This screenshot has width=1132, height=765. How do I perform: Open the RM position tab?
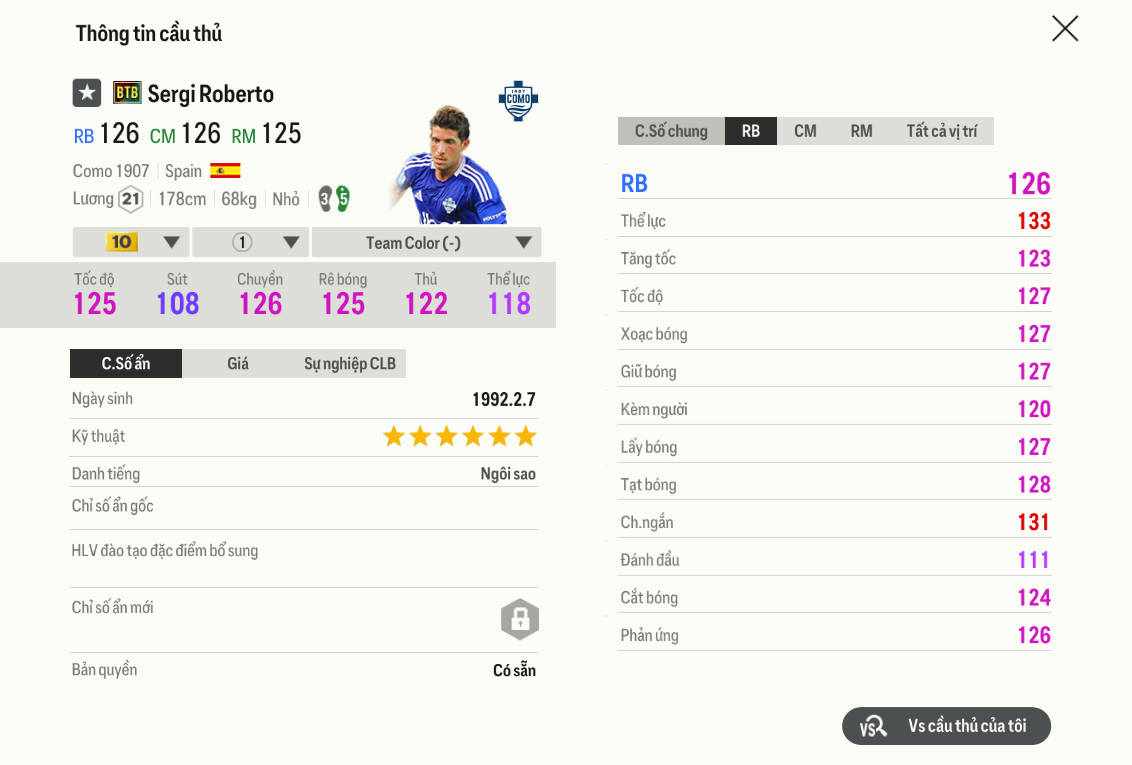[x=861, y=131]
